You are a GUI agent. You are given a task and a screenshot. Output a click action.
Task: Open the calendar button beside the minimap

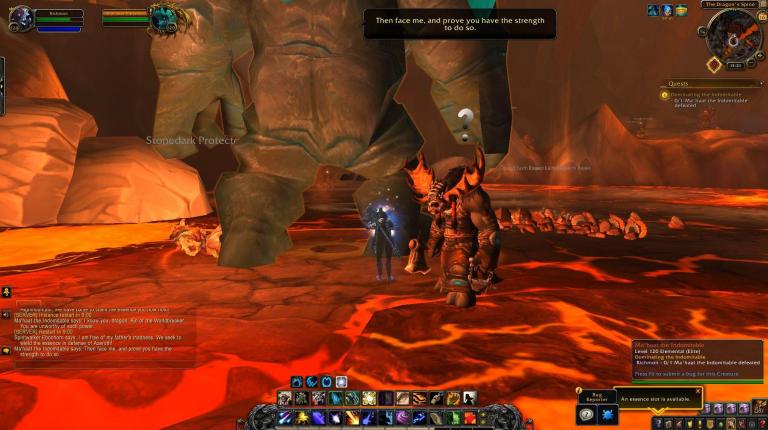pyautogui.click(x=761, y=17)
